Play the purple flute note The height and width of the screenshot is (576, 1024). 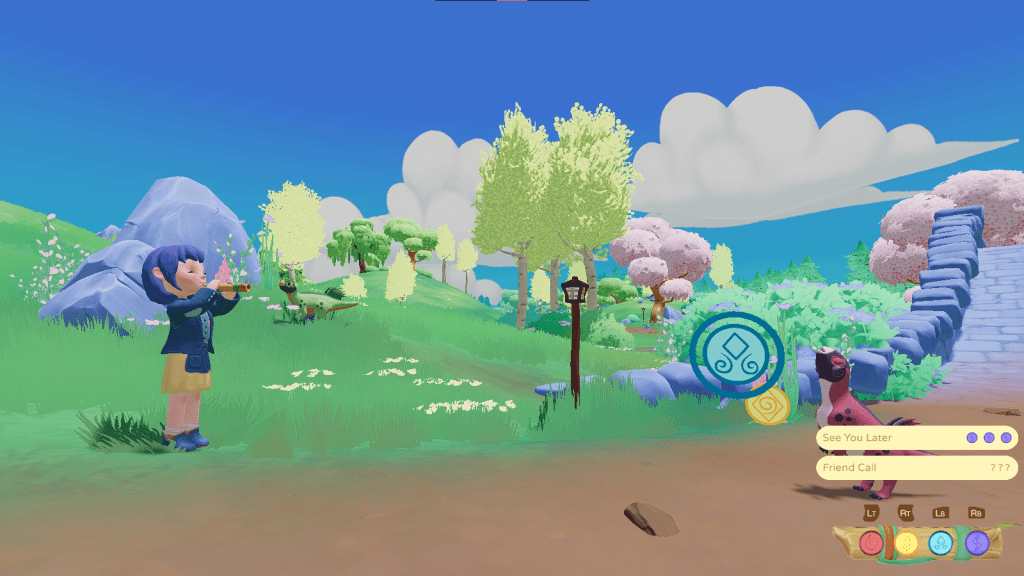point(976,543)
